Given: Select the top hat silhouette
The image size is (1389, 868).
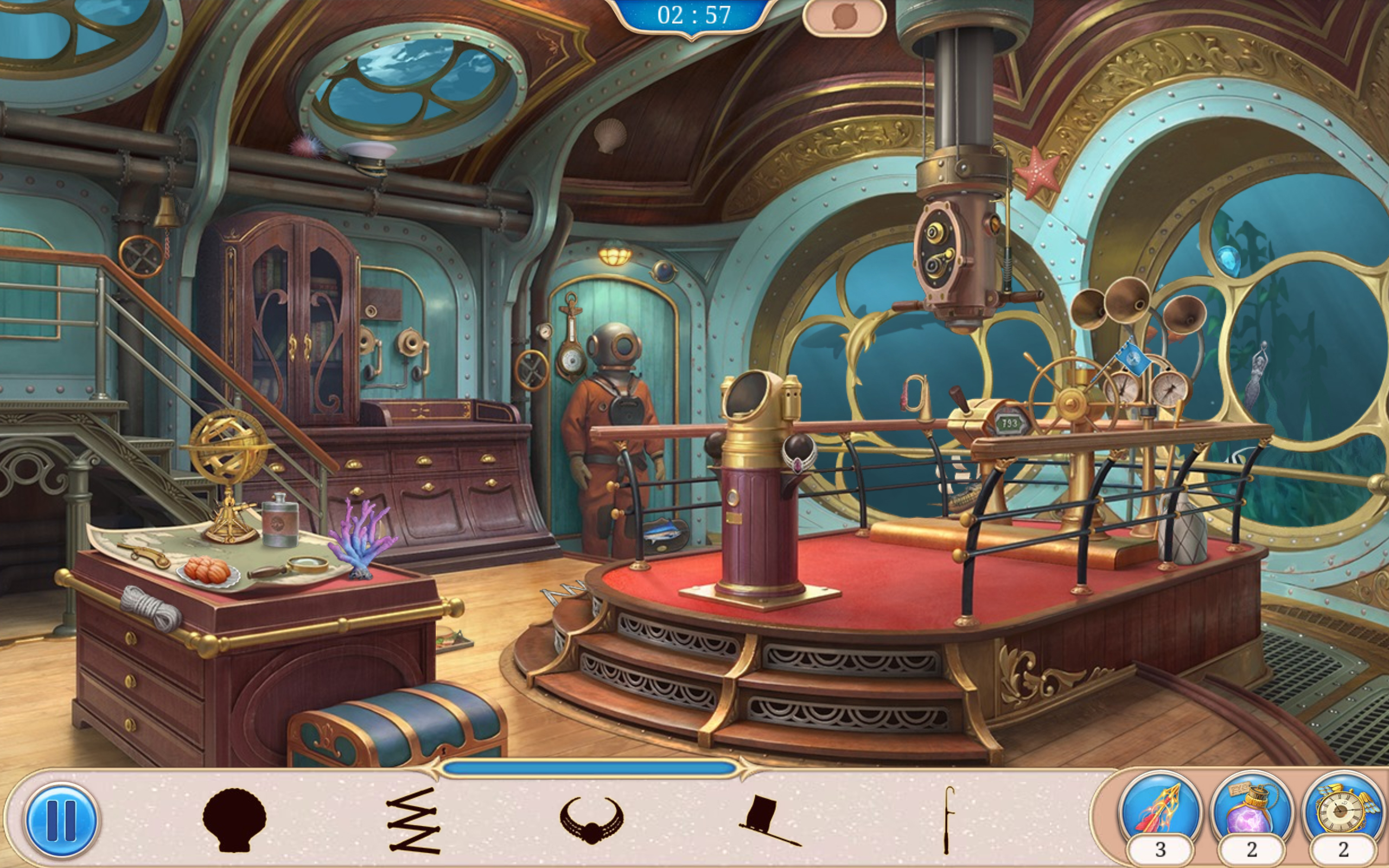Looking at the screenshot, I should tap(768, 820).
